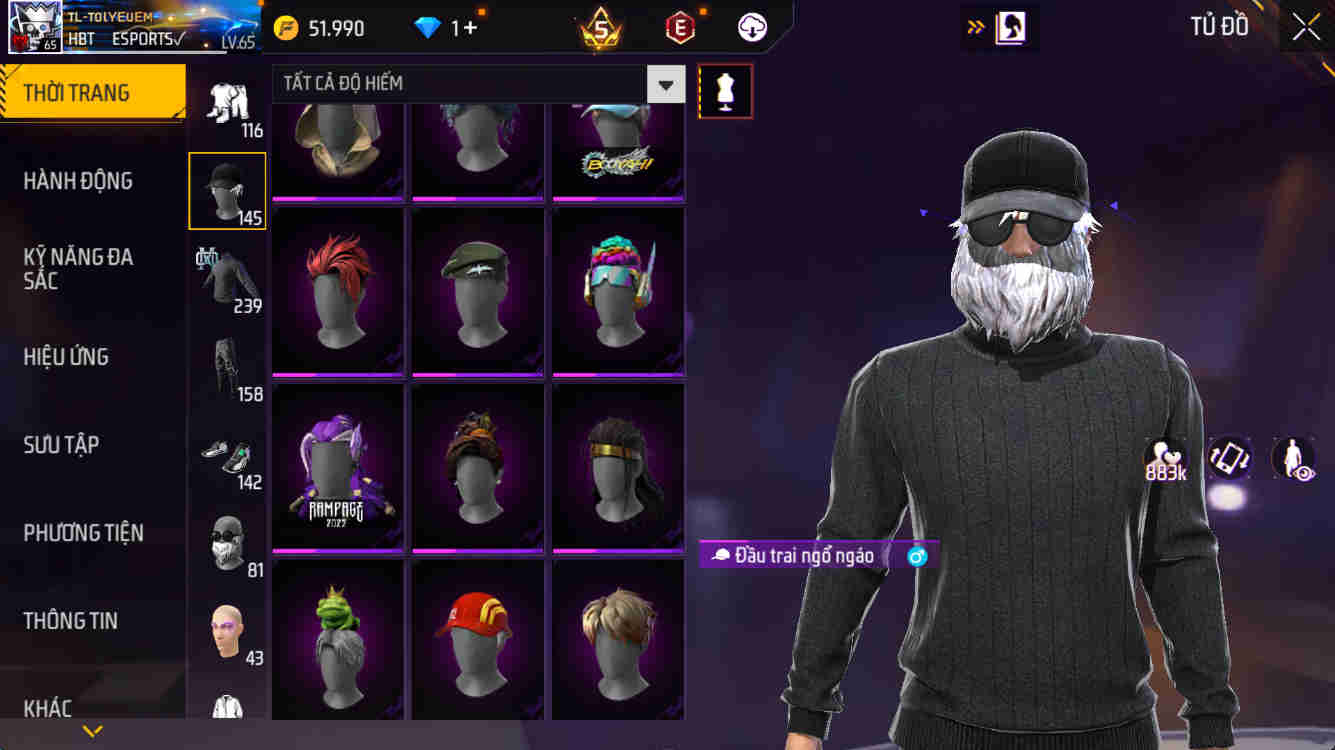Select the mask category icon showing 81
Screen dimensions: 1335x750
pyautogui.click(x=227, y=538)
